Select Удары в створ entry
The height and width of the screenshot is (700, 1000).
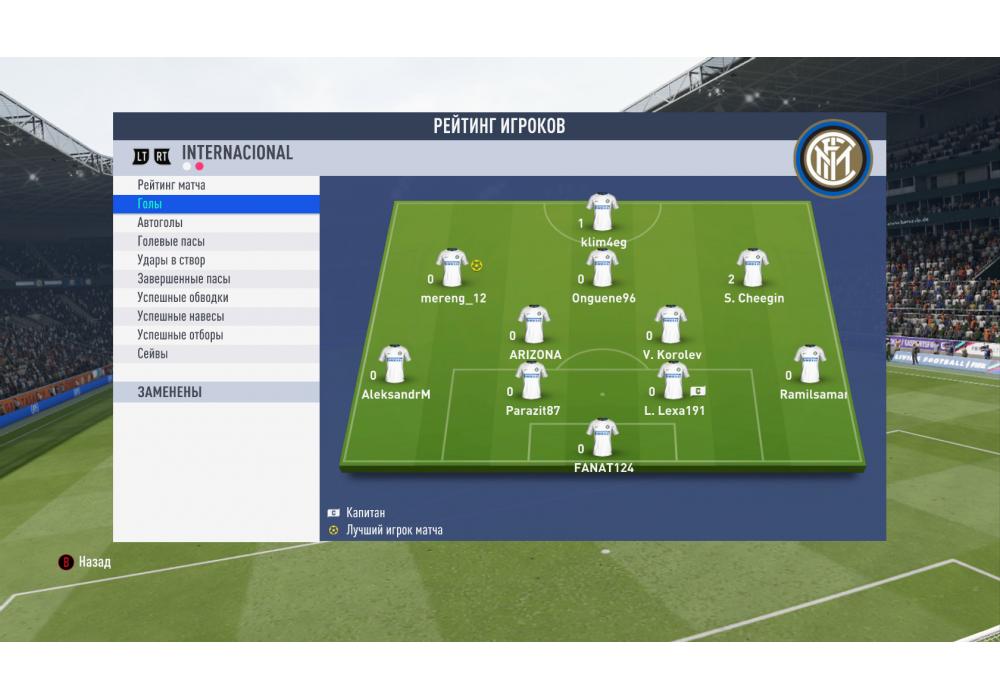pyautogui.click(x=216, y=260)
